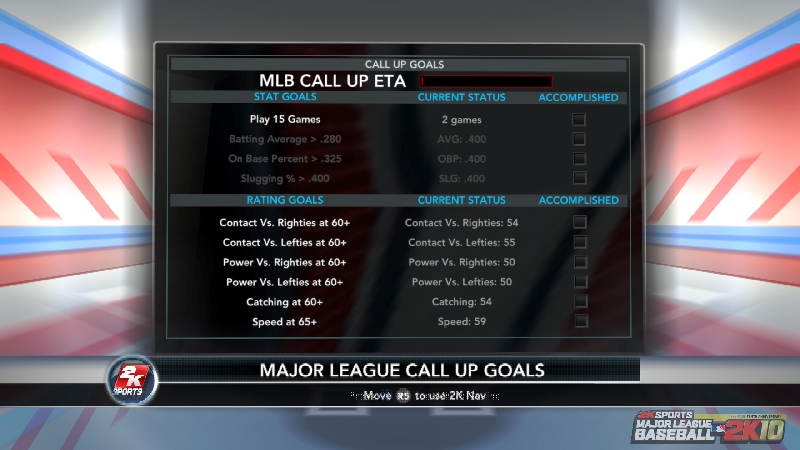
Task: Toggle the Power Vs. Righties accomplished checkbox
Action: (x=579, y=262)
